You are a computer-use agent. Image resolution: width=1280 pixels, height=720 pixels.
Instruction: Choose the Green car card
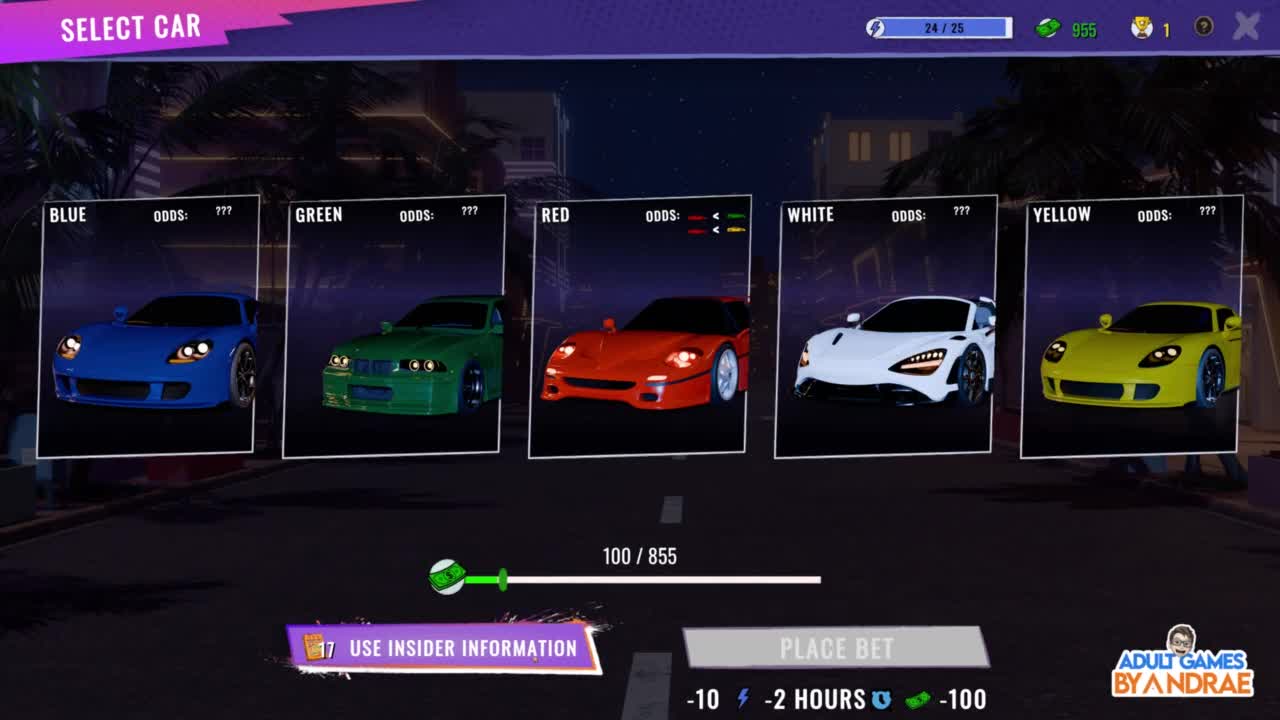click(394, 326)
